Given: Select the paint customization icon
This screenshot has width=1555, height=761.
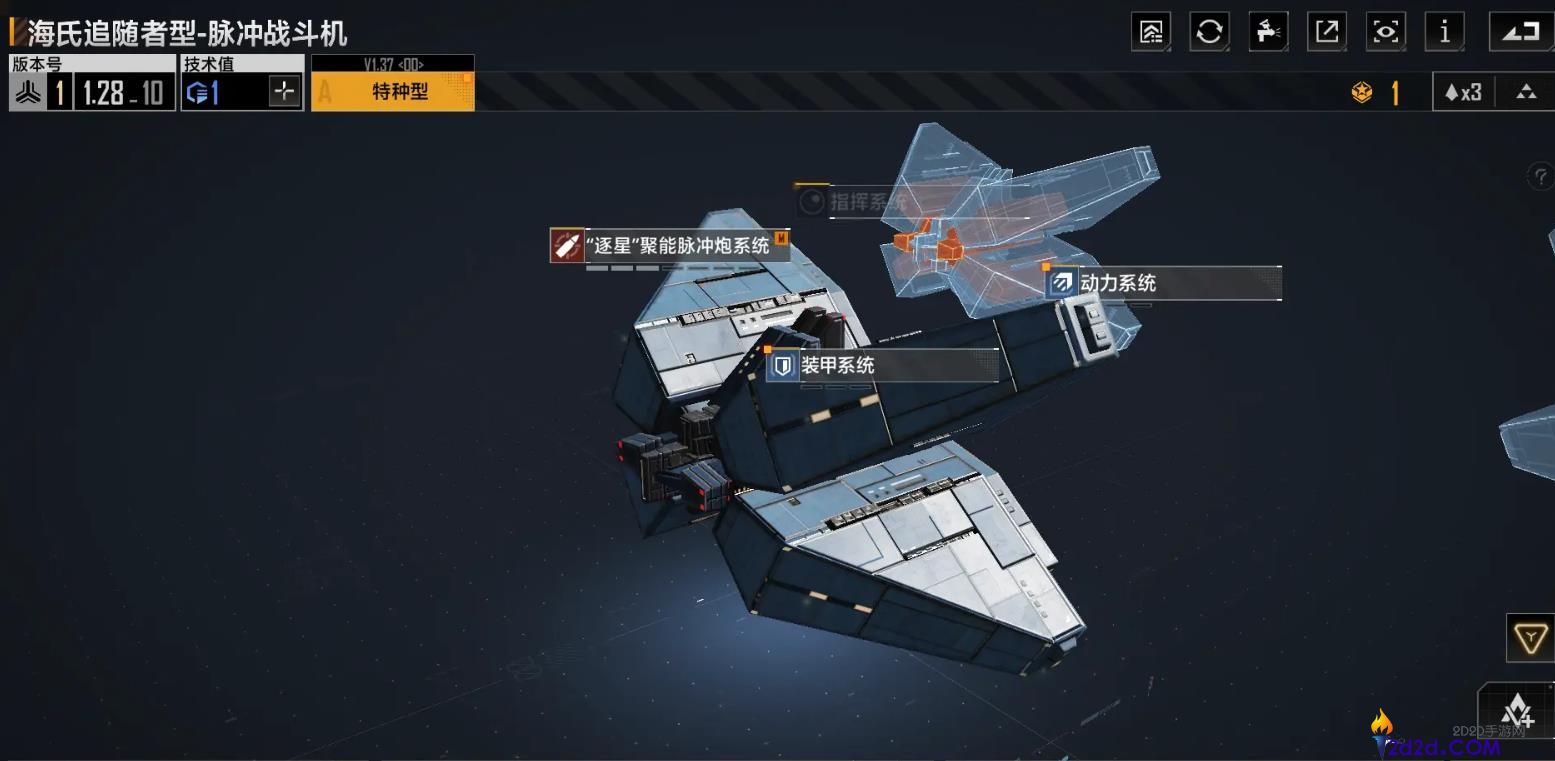Looking at the screenshot, I should [1268, 31].
